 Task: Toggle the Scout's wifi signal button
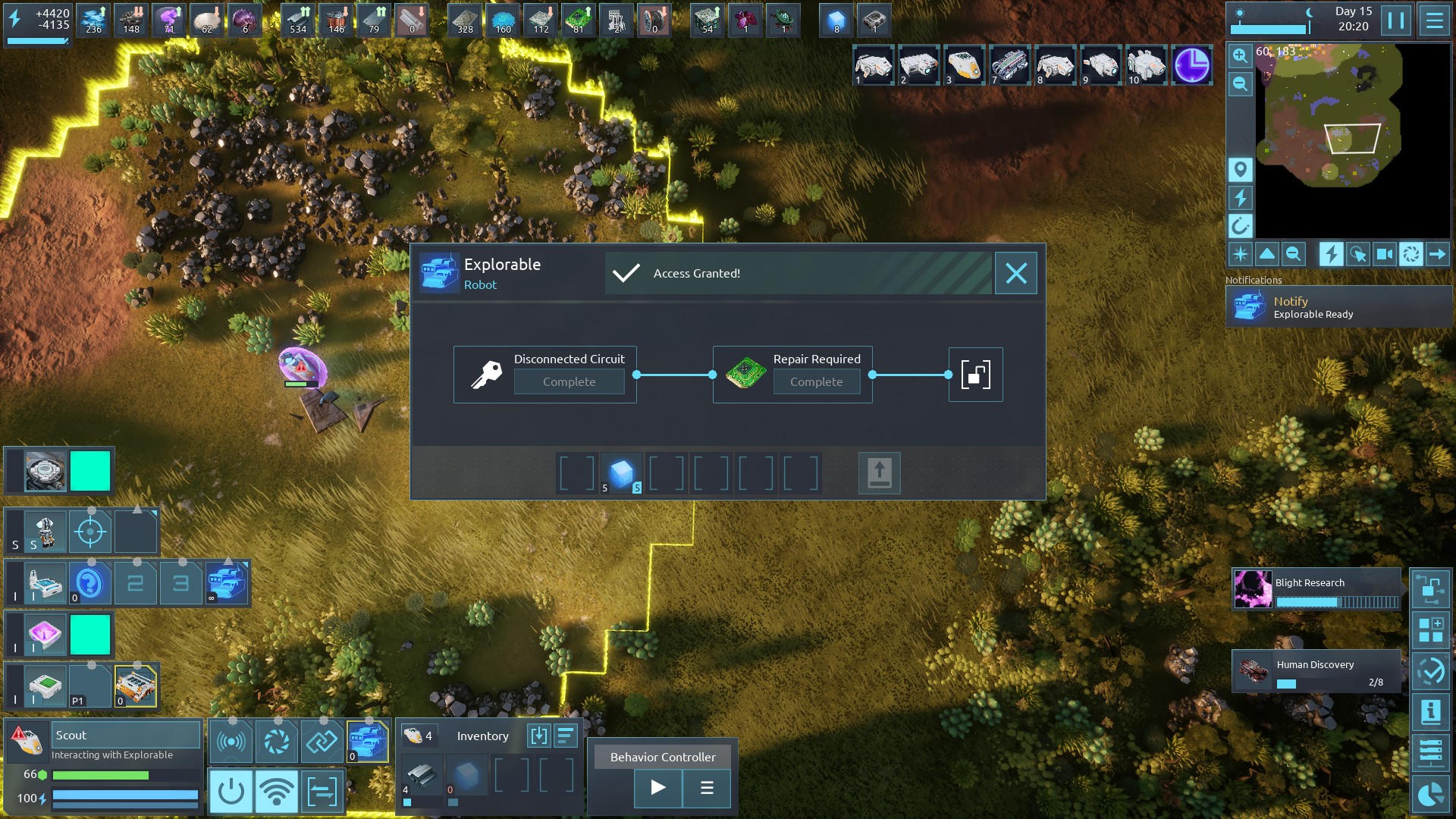(x=276, y=792)
